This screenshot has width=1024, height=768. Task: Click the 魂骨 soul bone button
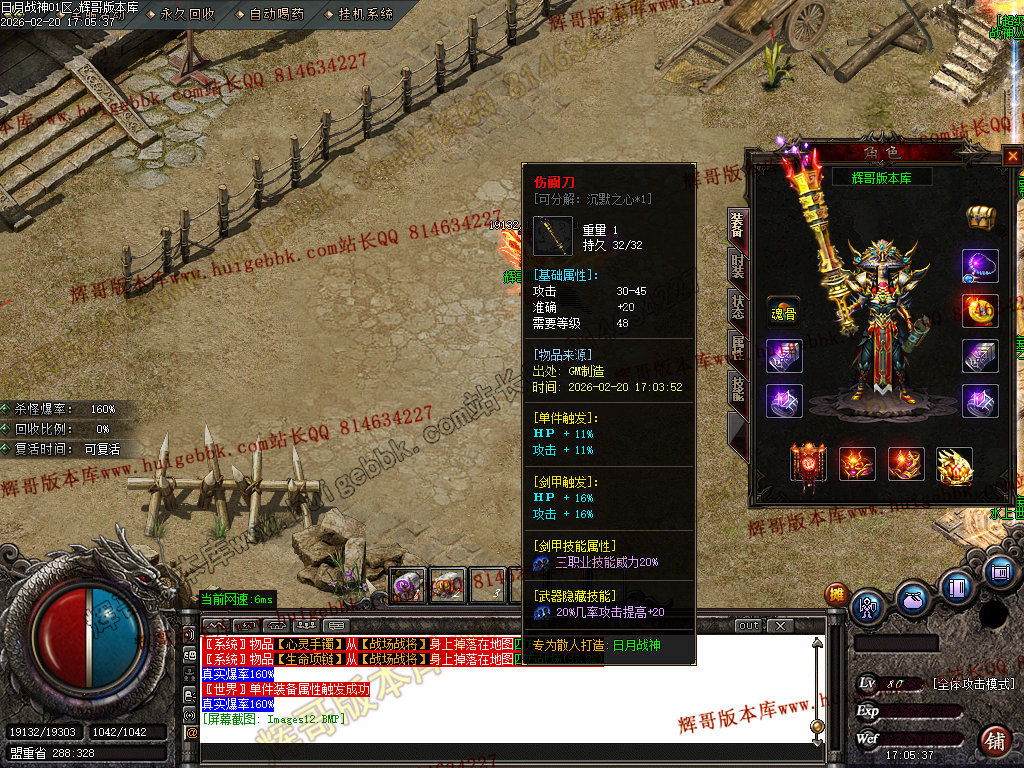[783, 310]
